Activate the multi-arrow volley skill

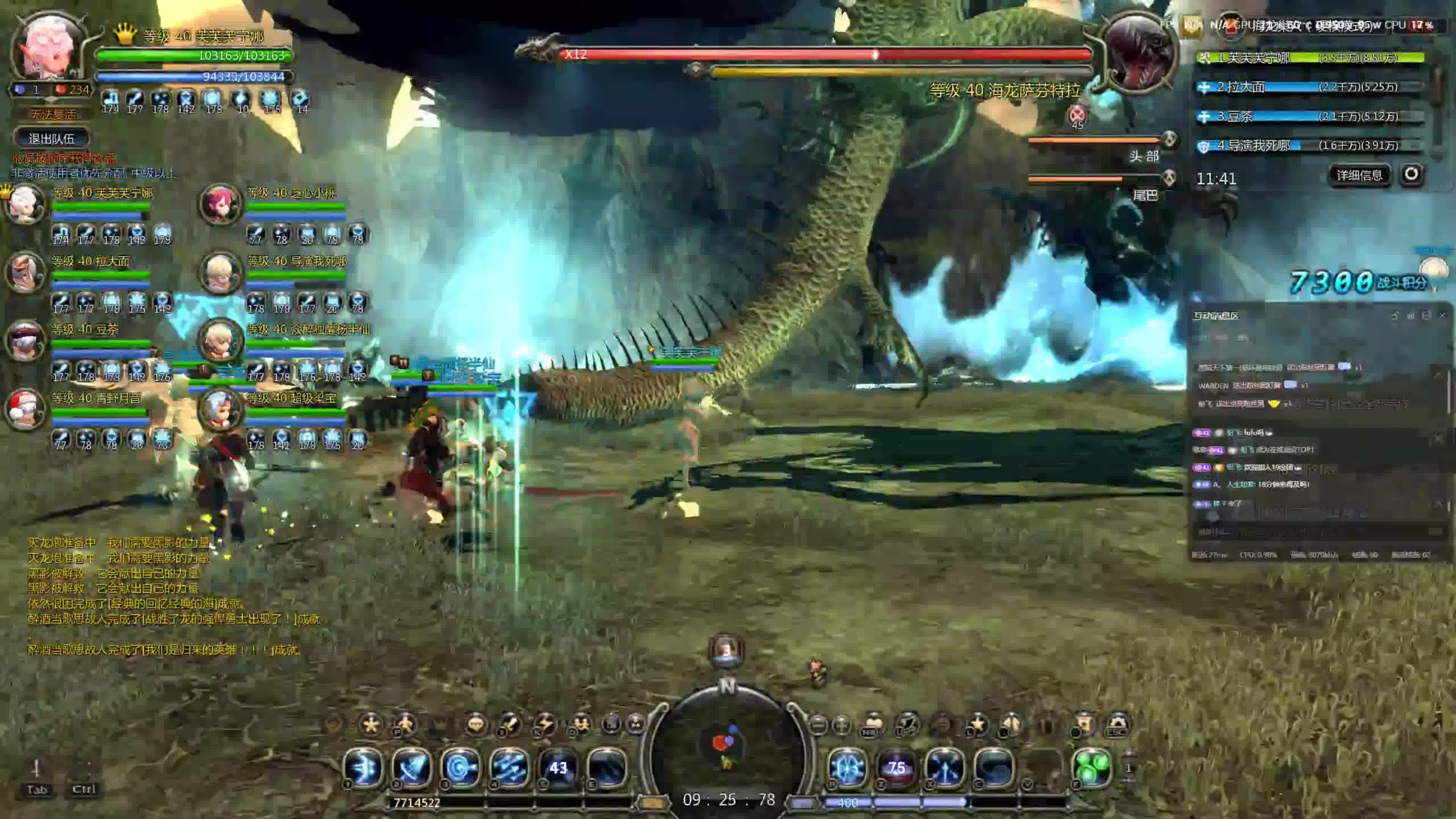(509, 767)
